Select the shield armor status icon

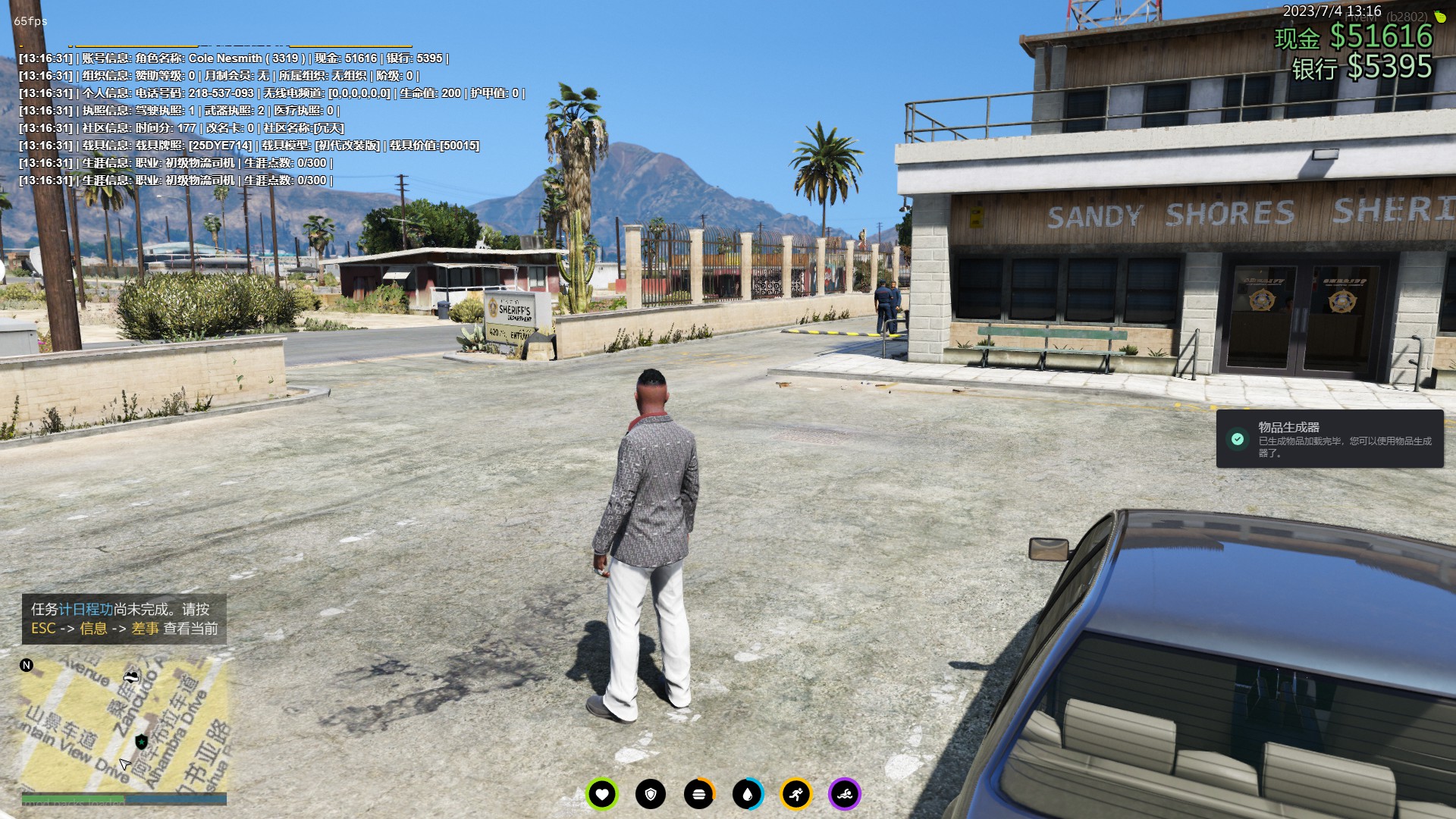pyautogui.click(x=651, y=794)
